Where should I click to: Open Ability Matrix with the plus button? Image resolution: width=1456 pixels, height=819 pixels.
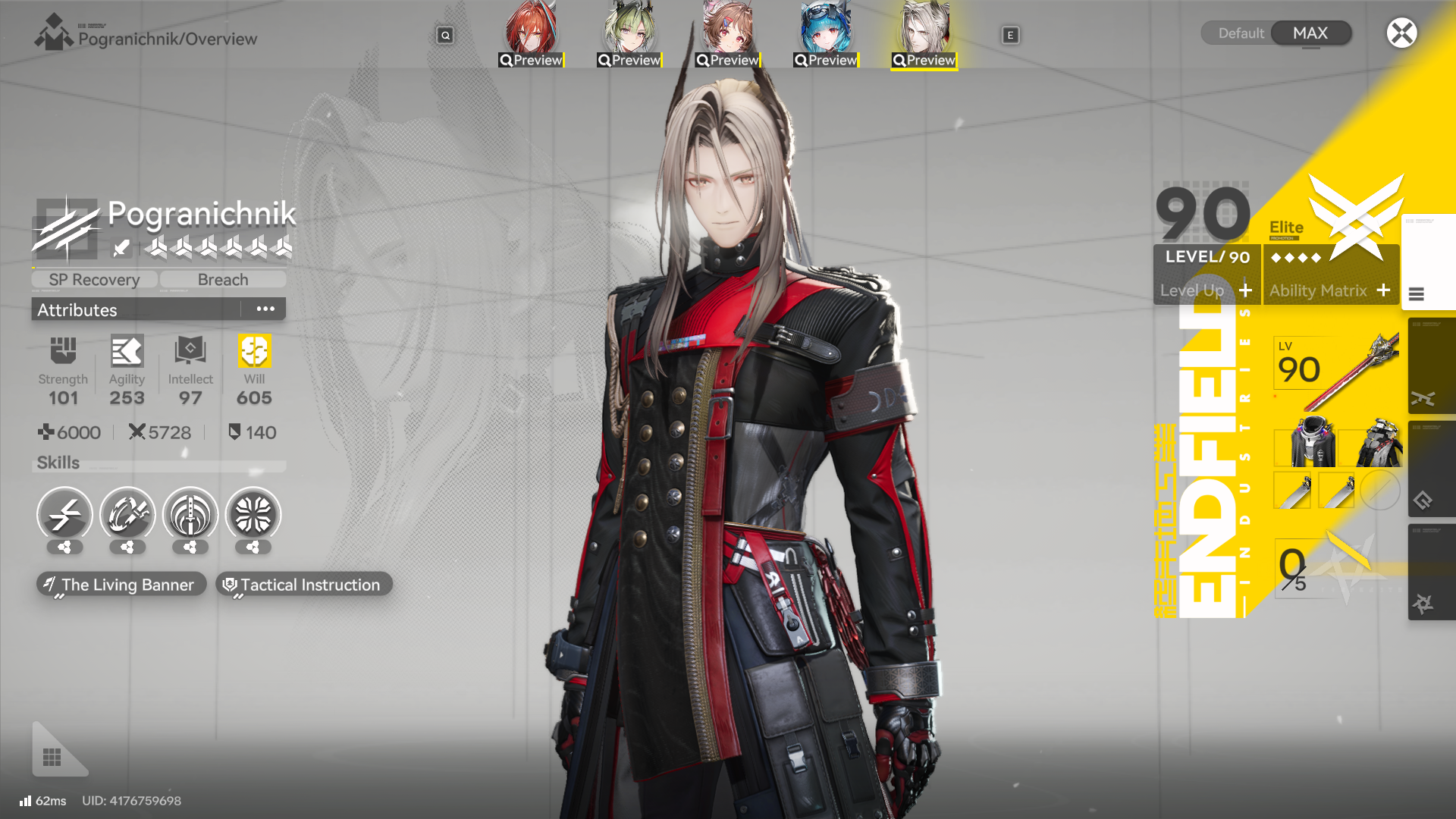pyautogui.click(x=1385, y=290)
